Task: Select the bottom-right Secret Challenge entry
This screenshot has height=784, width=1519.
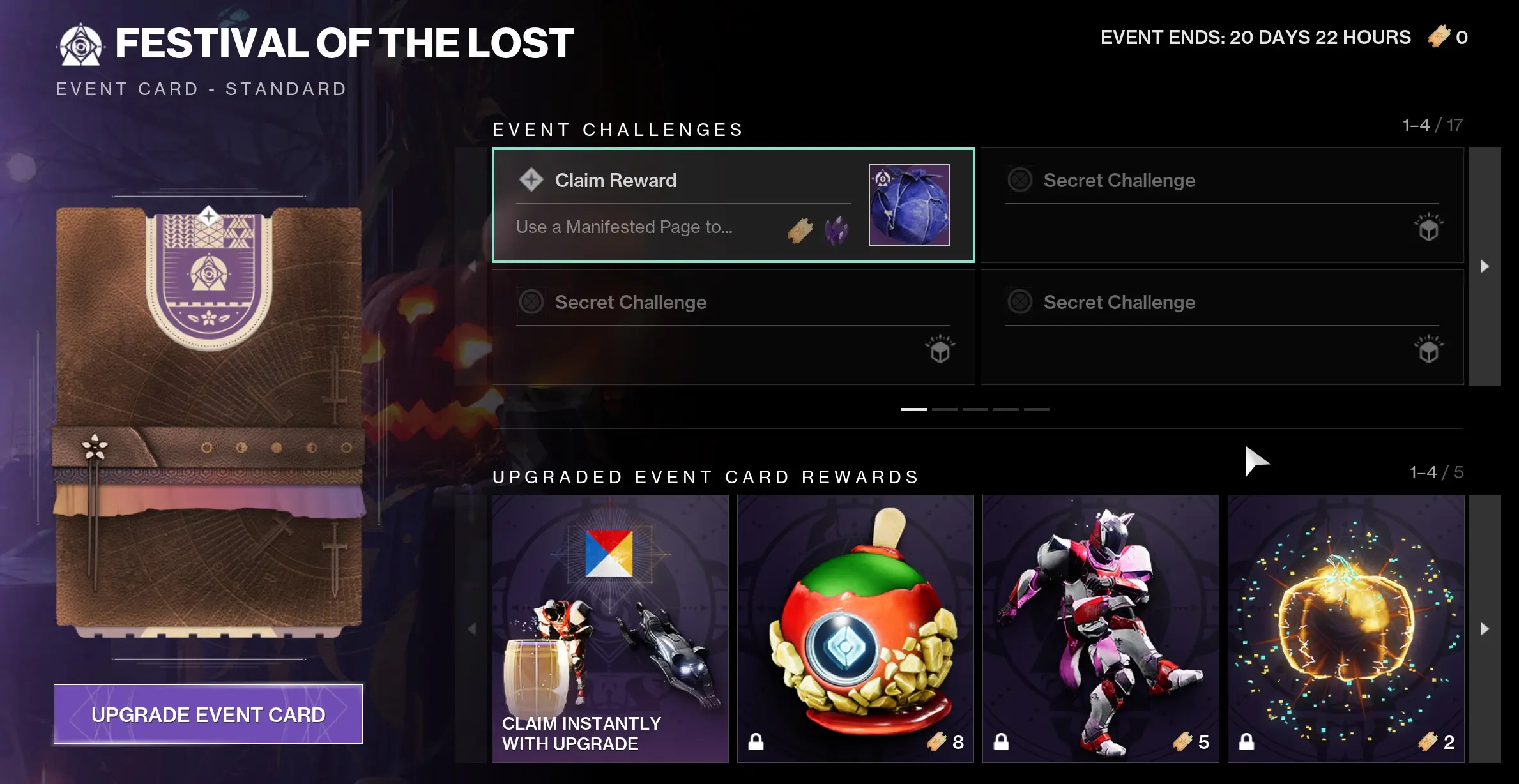Action: point(1221,327)
